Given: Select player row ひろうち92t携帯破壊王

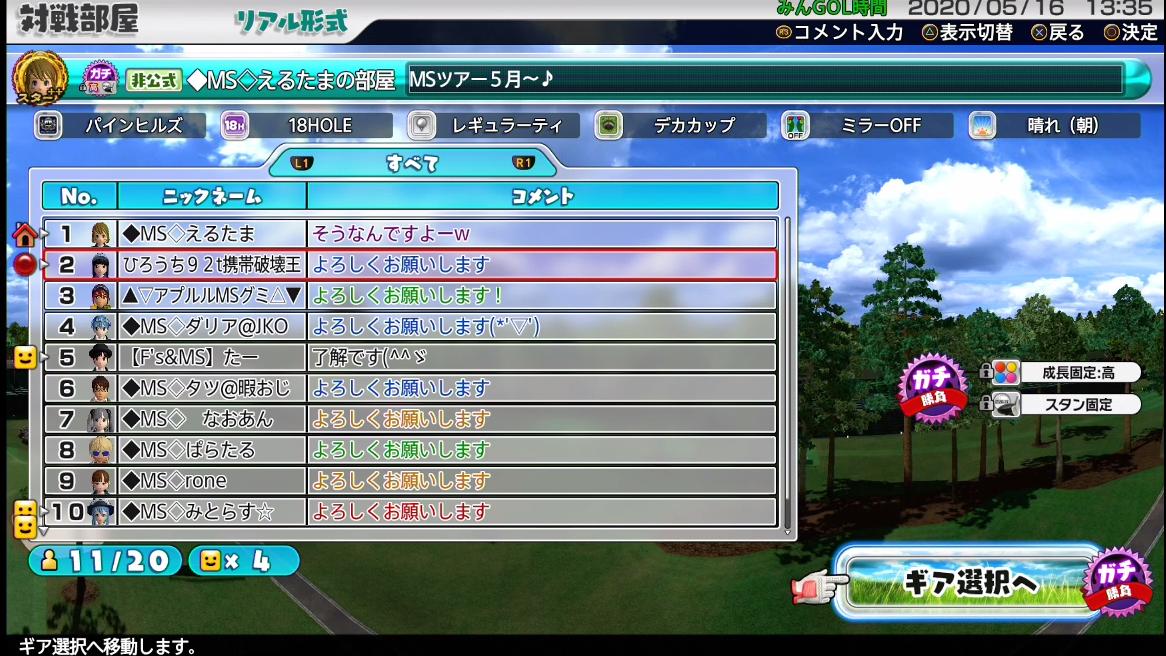Looking at the screenshot, I should [410, 265].
